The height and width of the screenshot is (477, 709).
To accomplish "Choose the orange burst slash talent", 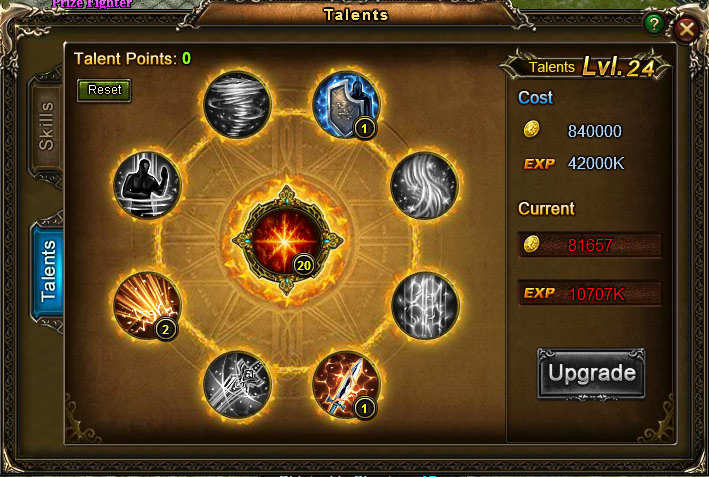I will click(147, 304).
